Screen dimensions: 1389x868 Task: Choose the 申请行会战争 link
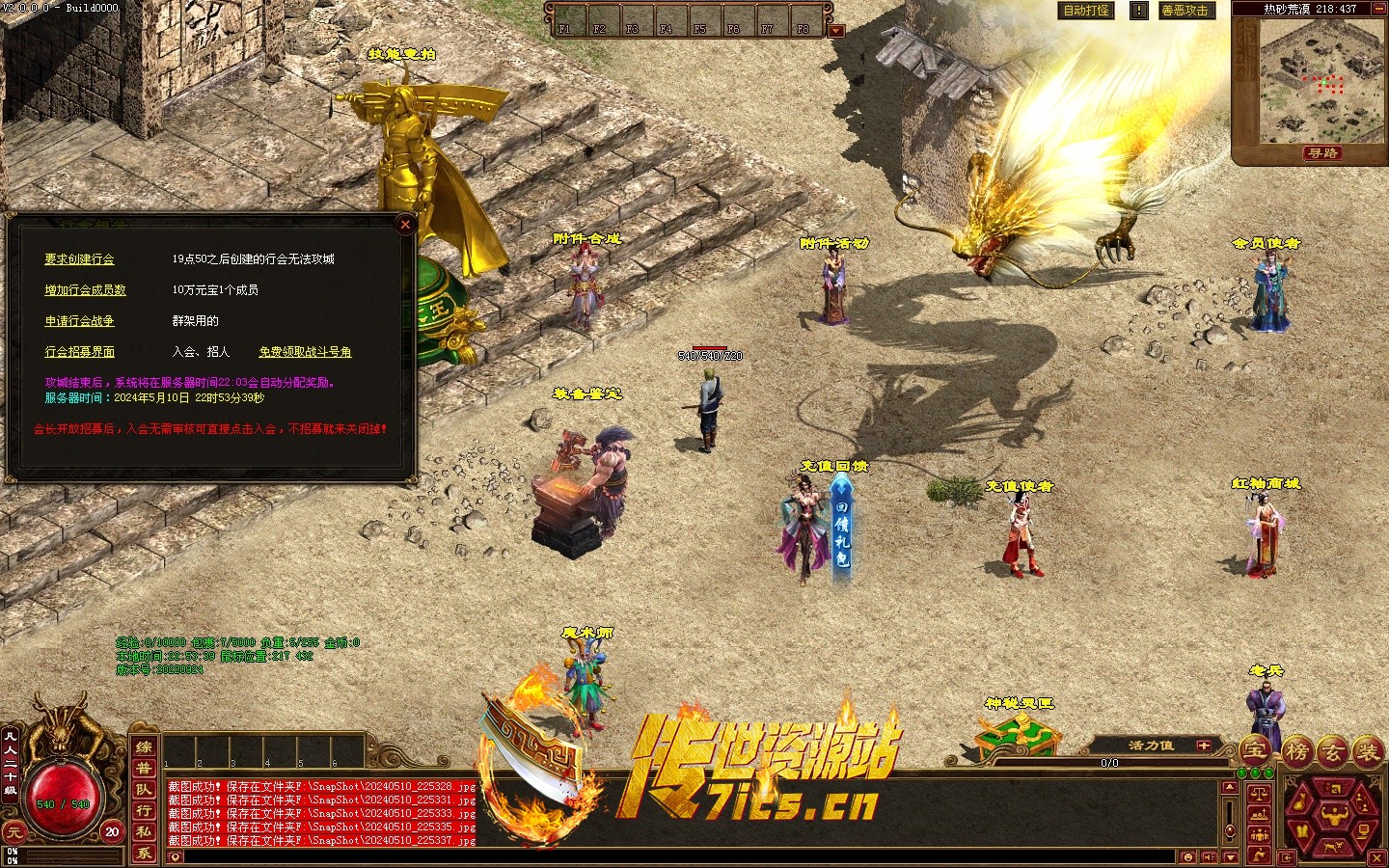click(x=79, y=321)
